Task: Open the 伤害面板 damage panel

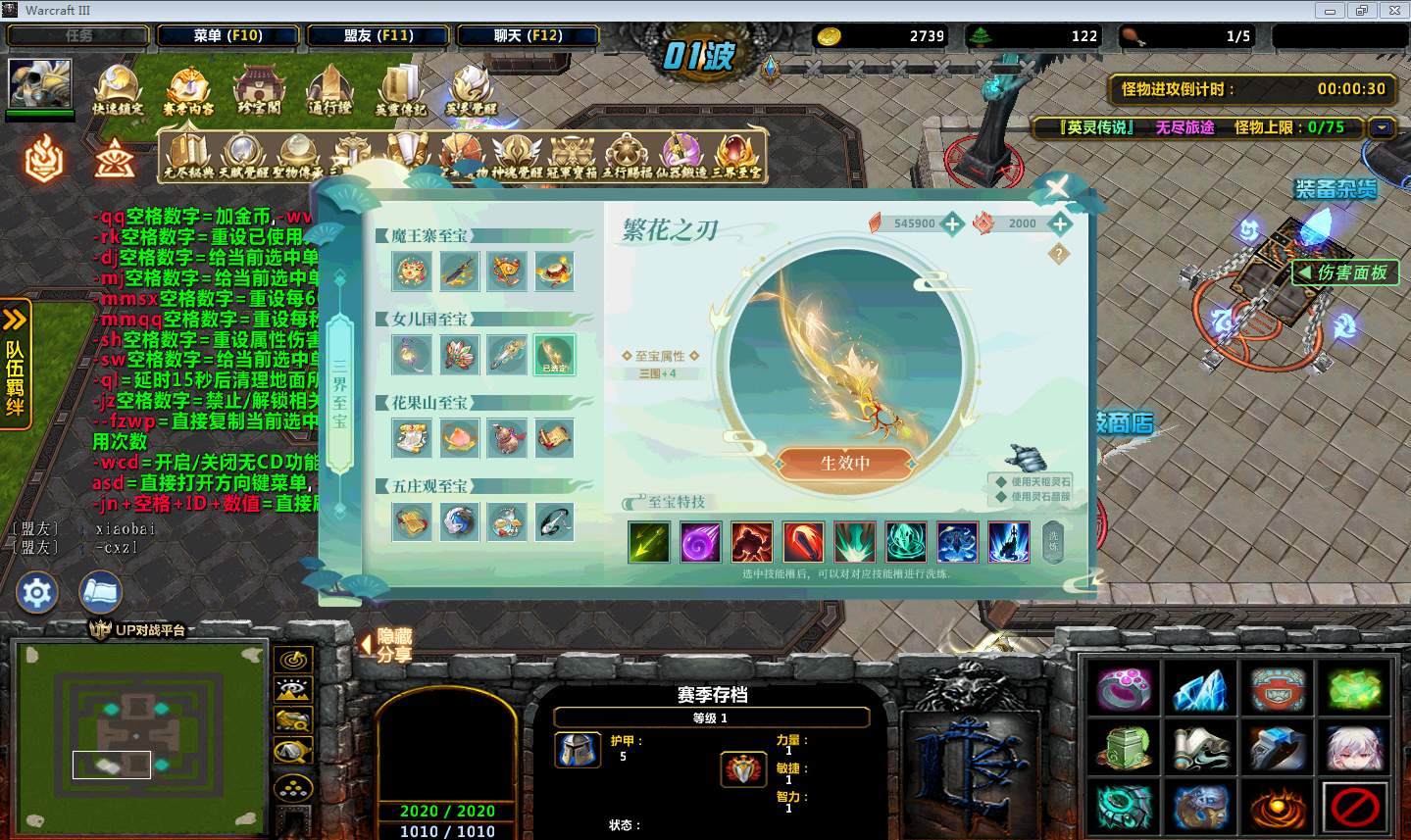Action: coord(1343,272)
